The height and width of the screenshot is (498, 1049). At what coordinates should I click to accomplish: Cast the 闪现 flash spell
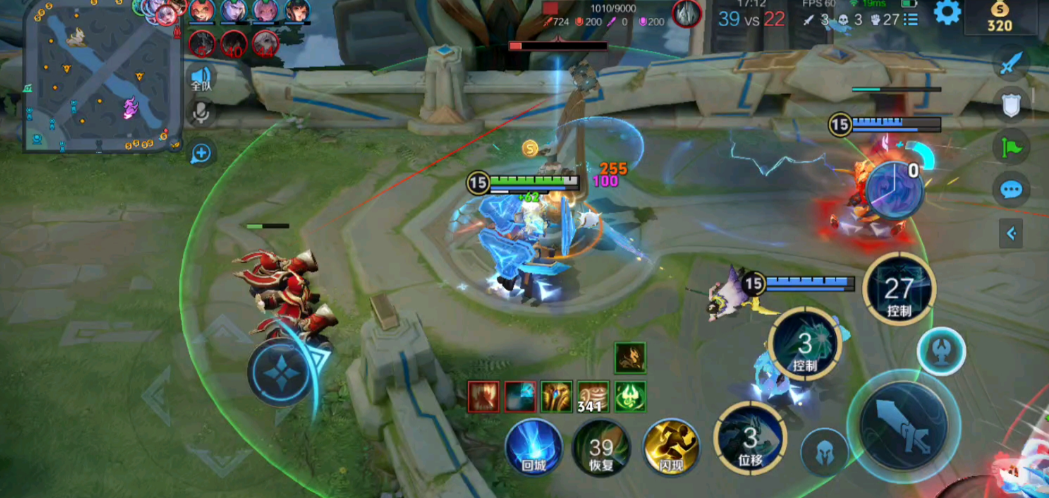[670, 446]
